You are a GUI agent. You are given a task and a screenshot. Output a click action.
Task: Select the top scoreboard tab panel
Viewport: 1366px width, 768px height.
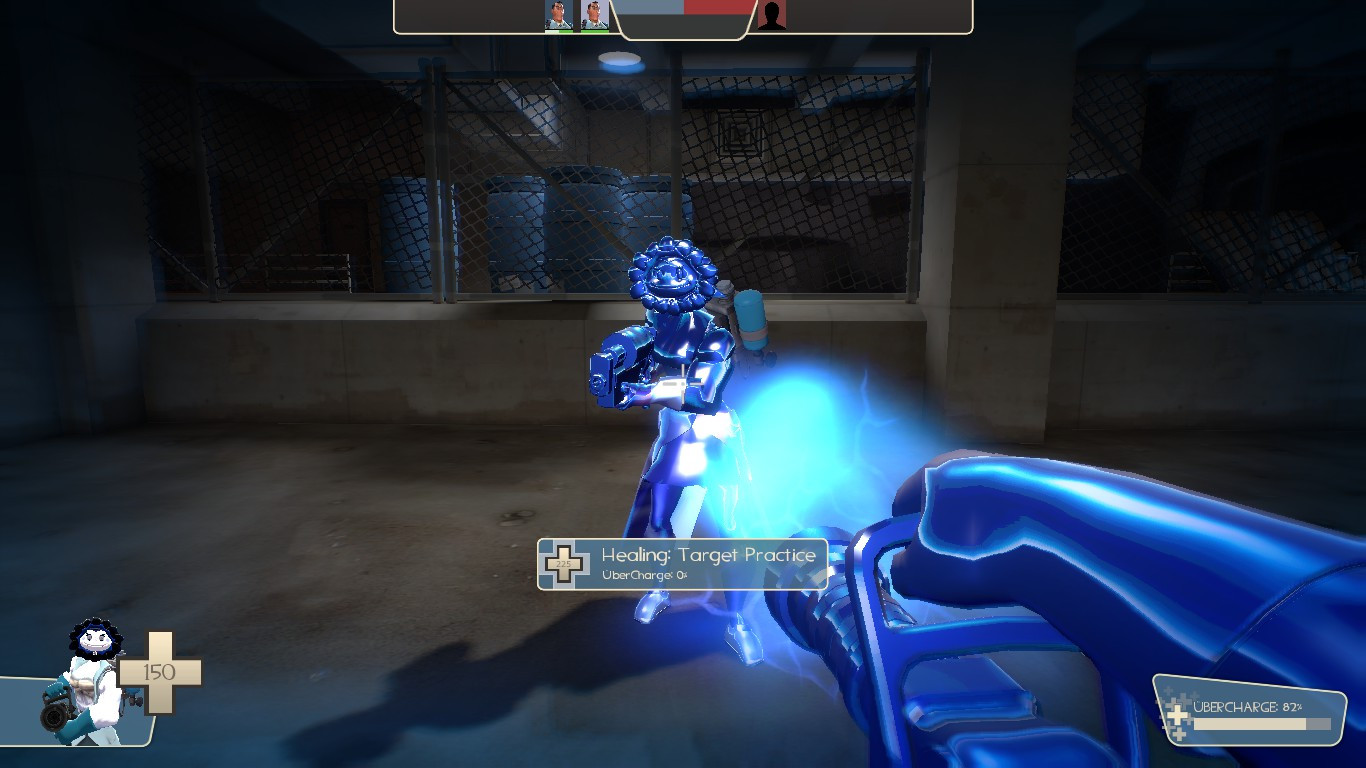683,18
